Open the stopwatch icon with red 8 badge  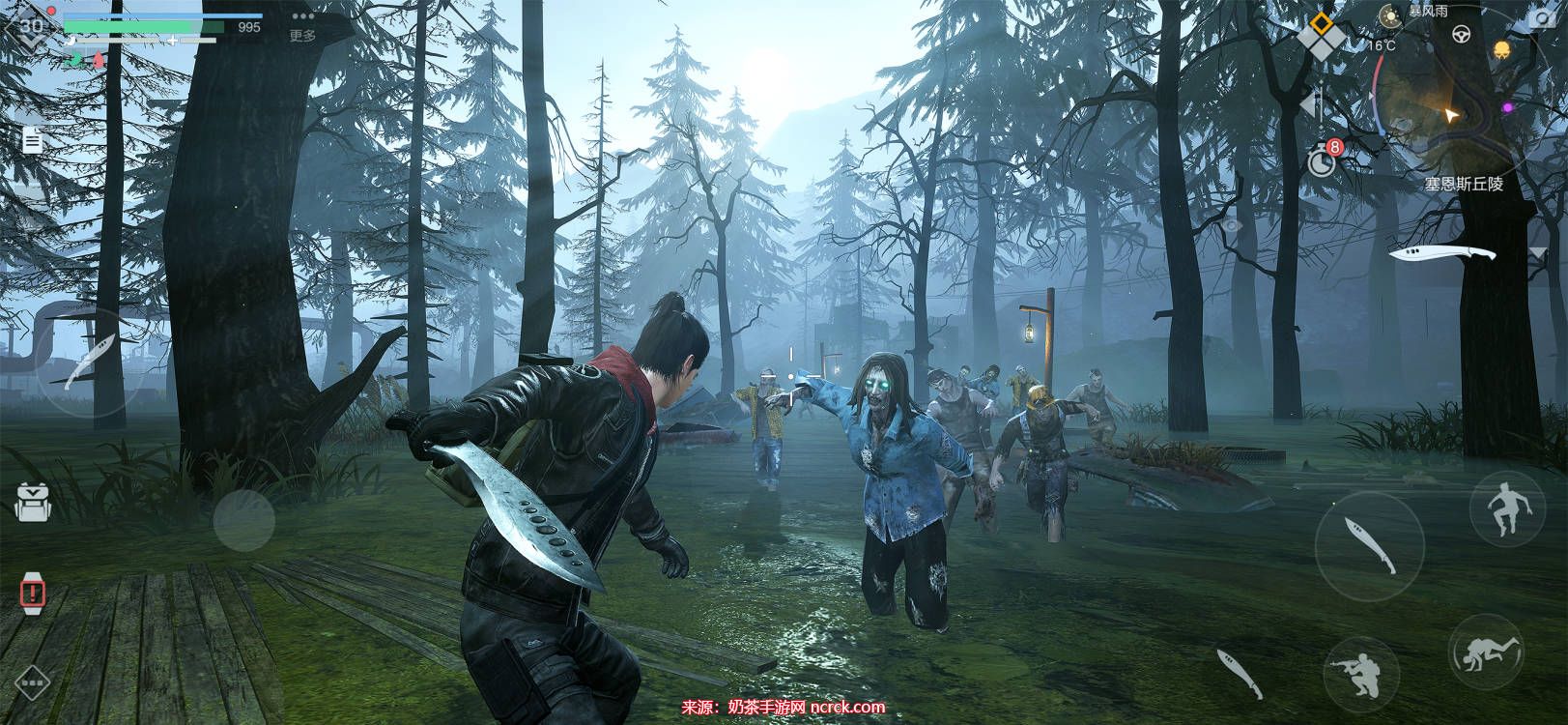tap(1322, 159)
